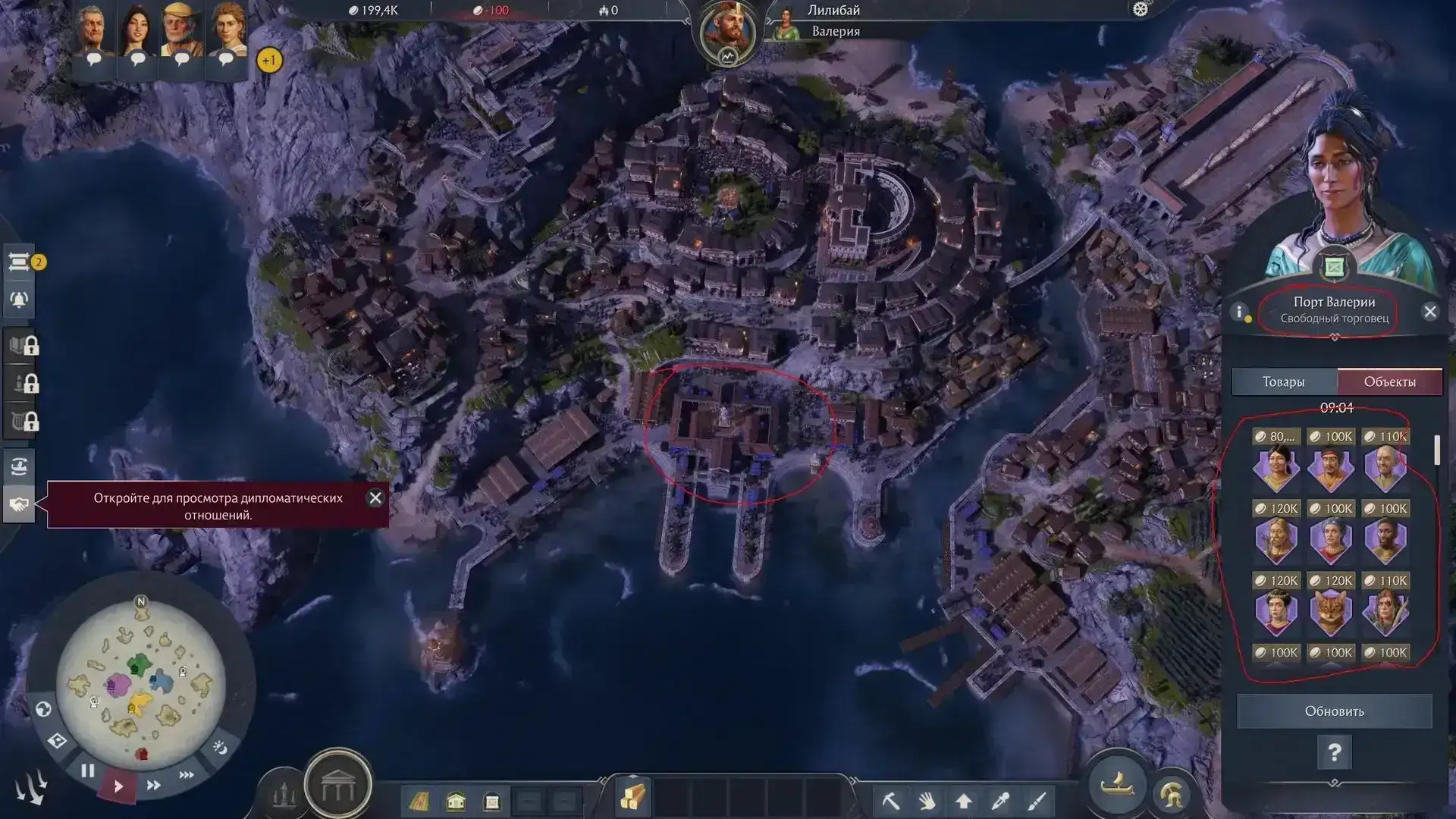Select the hammer demolish tool
The height and width of the screenshot is (819, 1456).
coord(891,801)
